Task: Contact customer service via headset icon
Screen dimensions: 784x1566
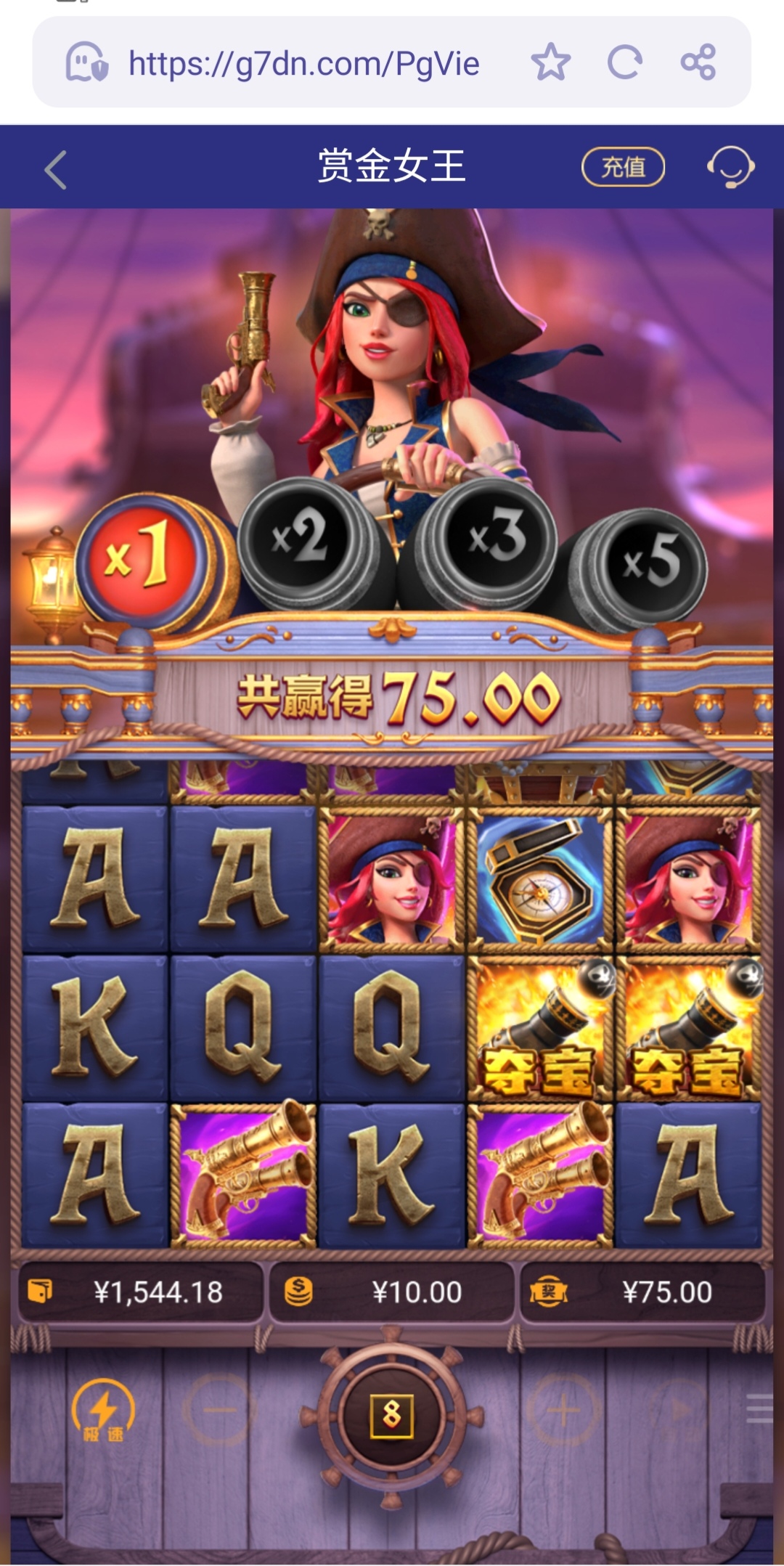Action: [730, 167]
